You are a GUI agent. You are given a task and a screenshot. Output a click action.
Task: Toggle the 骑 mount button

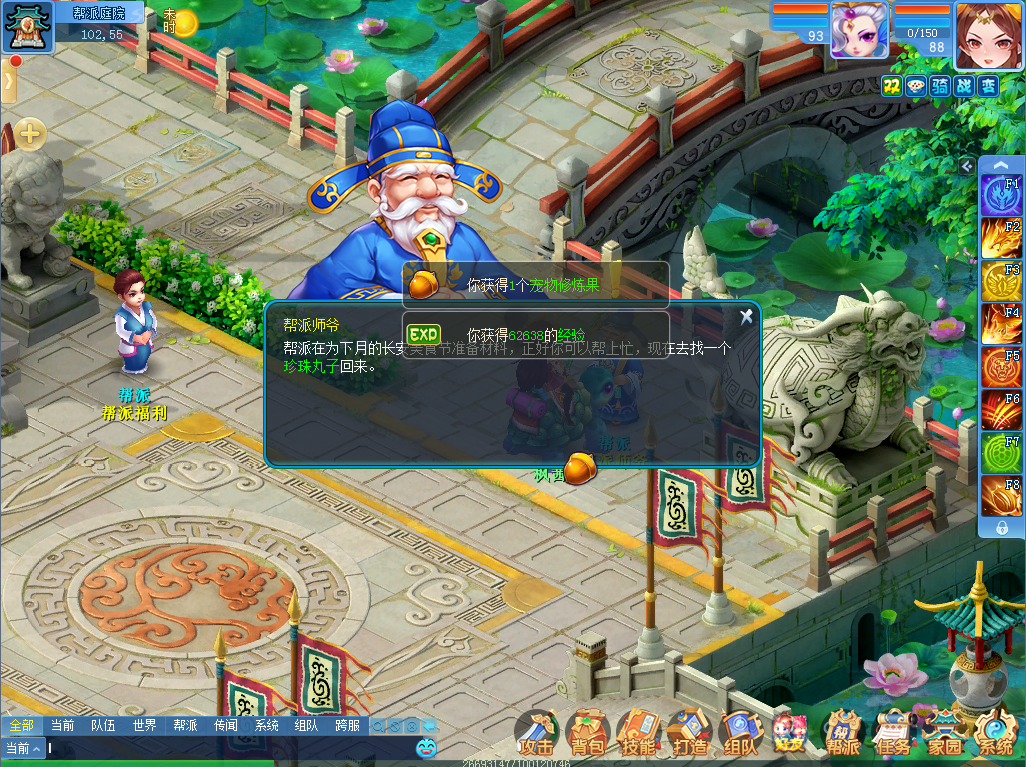(x=940, y=86)
